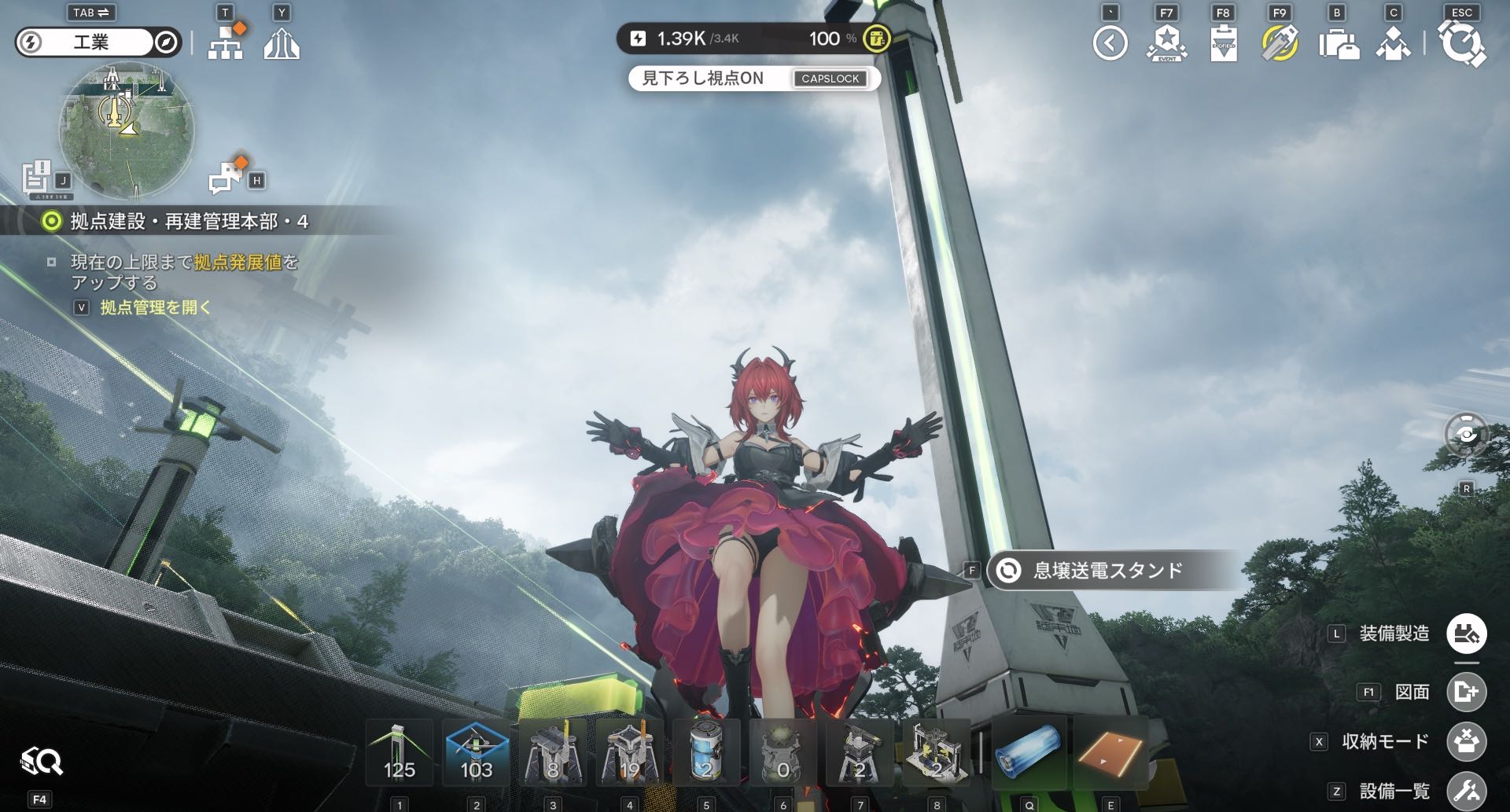Open the triple-arrow upgrade icon
Screen dimensions: 1510x812
click(x=282, y=43)
